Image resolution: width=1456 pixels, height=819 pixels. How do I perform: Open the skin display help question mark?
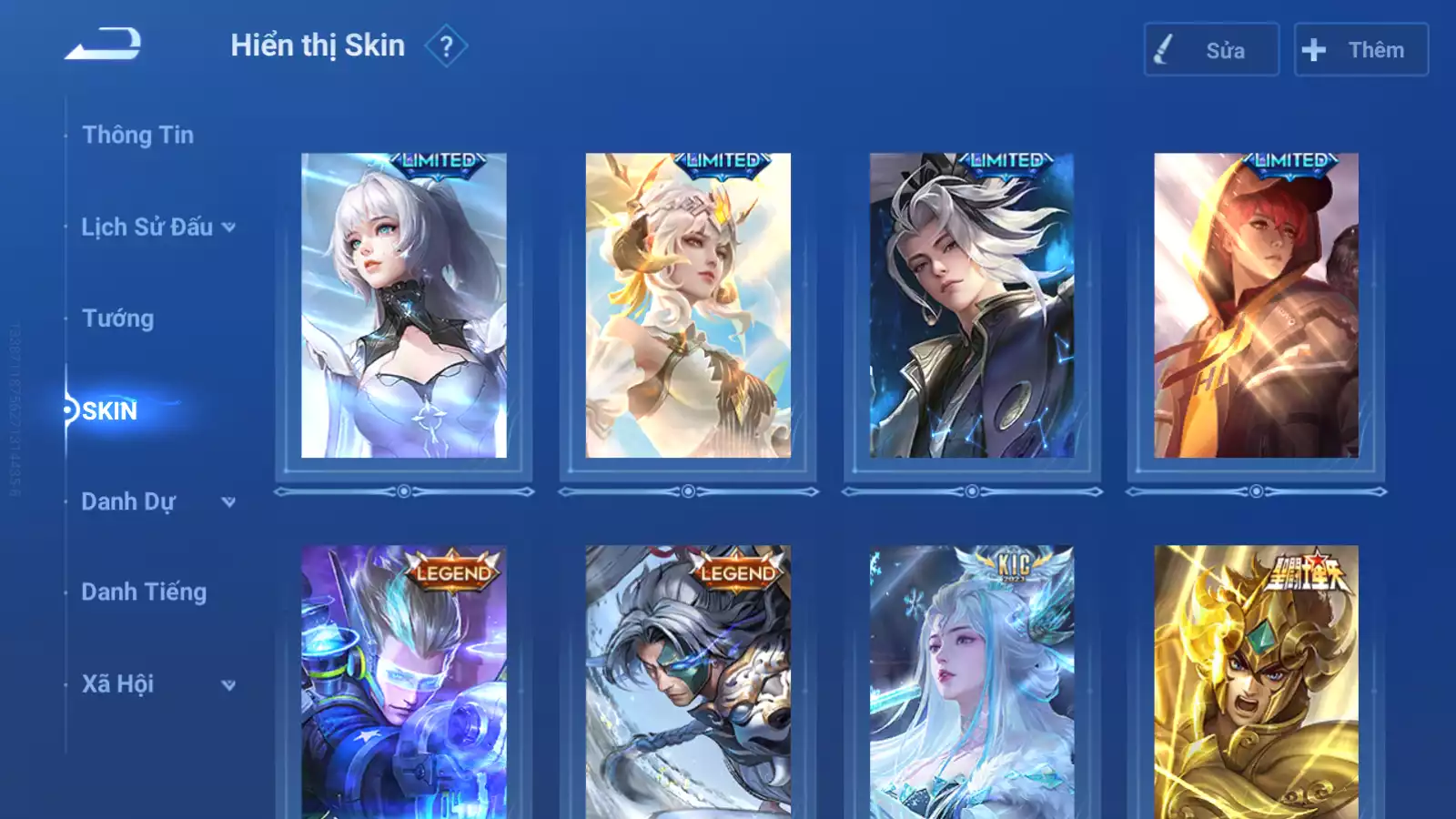[446, 46]
